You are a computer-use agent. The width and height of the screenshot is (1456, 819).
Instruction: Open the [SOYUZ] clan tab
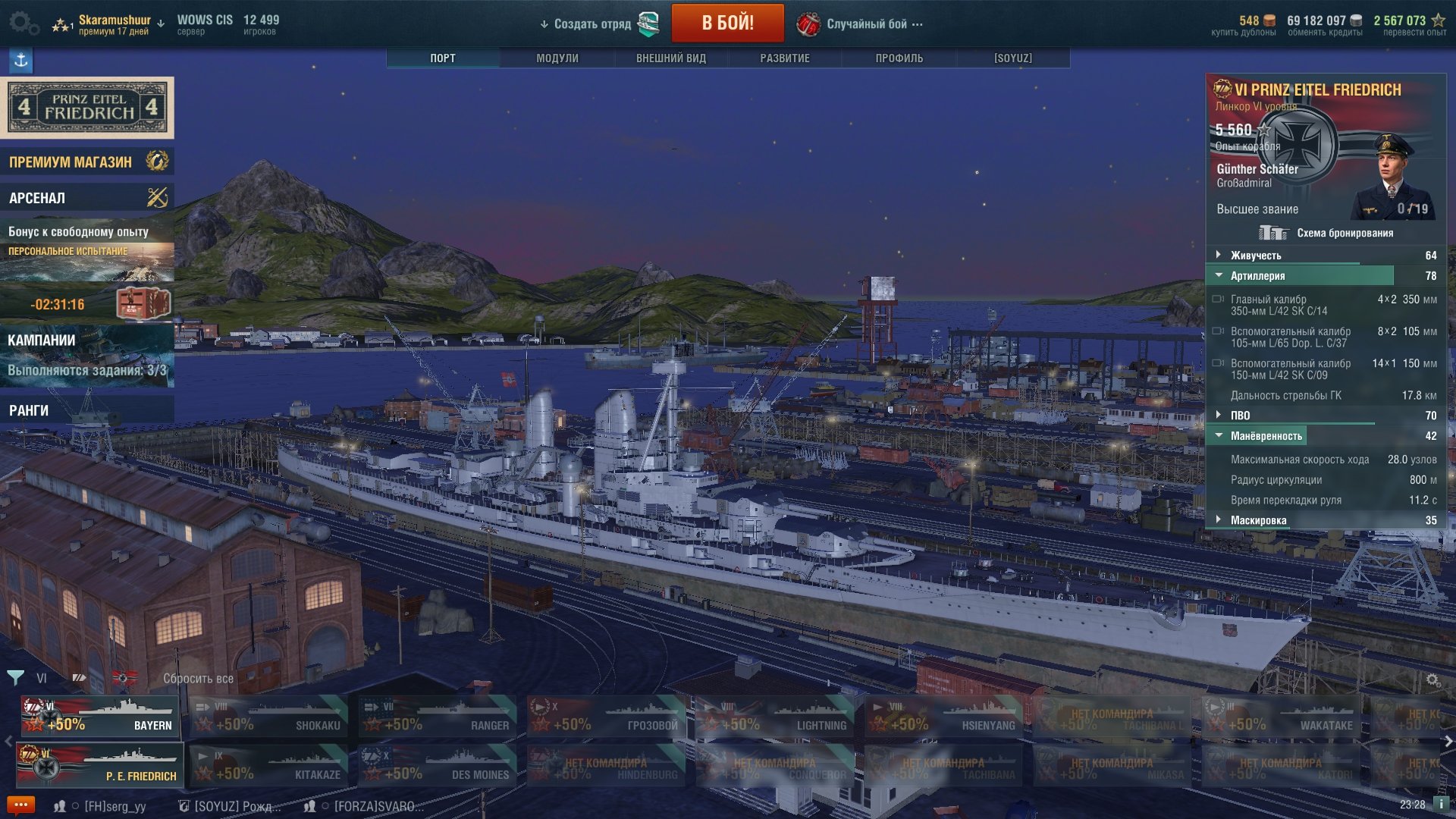click(1013, 58)
